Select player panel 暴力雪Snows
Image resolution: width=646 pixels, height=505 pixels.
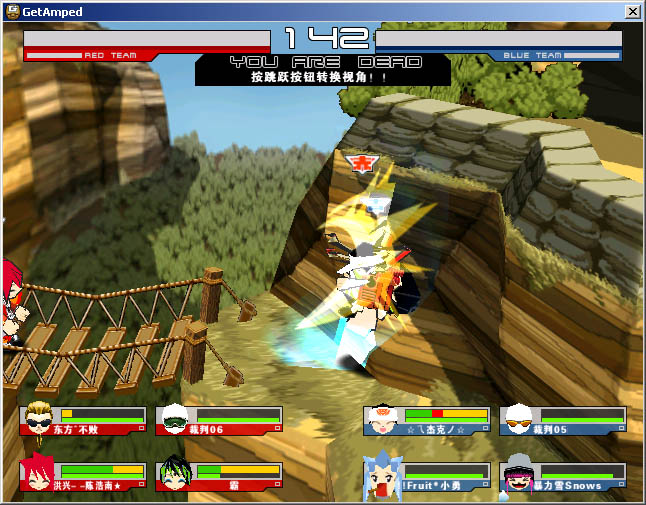pos(563,477)
